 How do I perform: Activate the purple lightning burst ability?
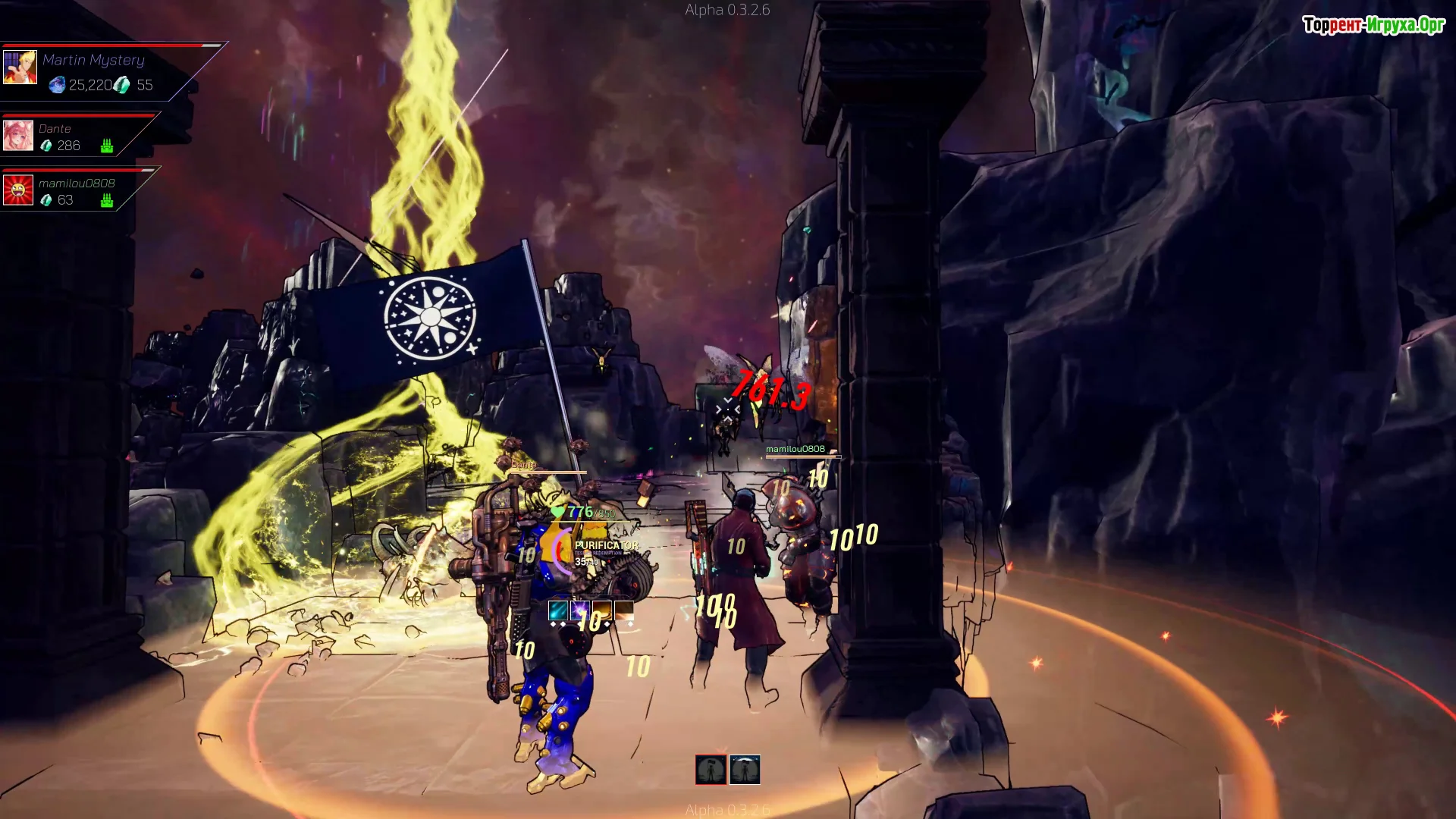[580, 610]
